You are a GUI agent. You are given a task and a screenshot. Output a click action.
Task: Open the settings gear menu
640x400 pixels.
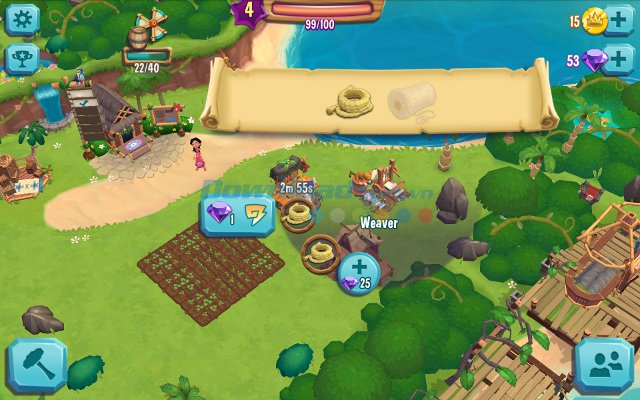(21, 18)
